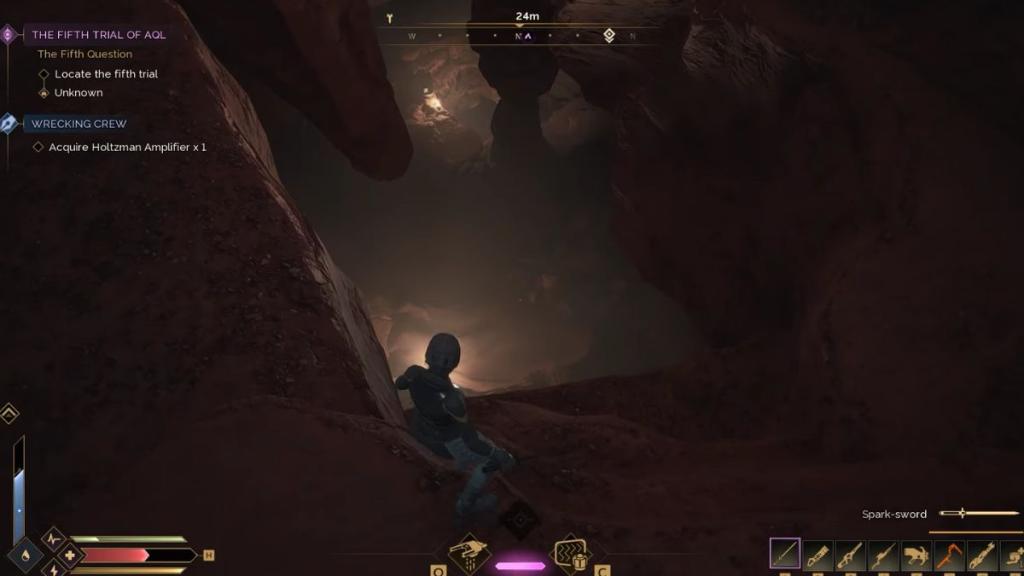The image size is (1024, 576).
Task: Select the orange cutteray tool slot
Action: click(x=948, y=554)
